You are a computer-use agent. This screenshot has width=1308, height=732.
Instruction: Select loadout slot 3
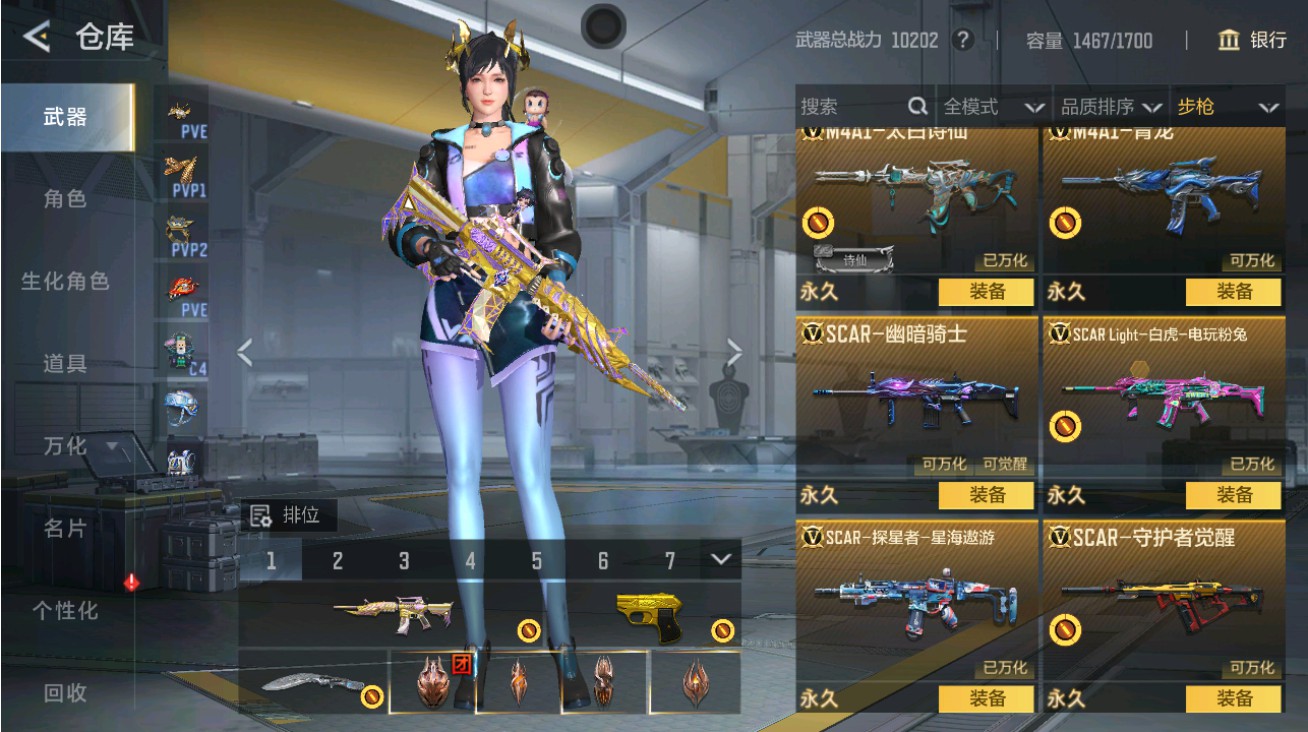pos(404,561)
